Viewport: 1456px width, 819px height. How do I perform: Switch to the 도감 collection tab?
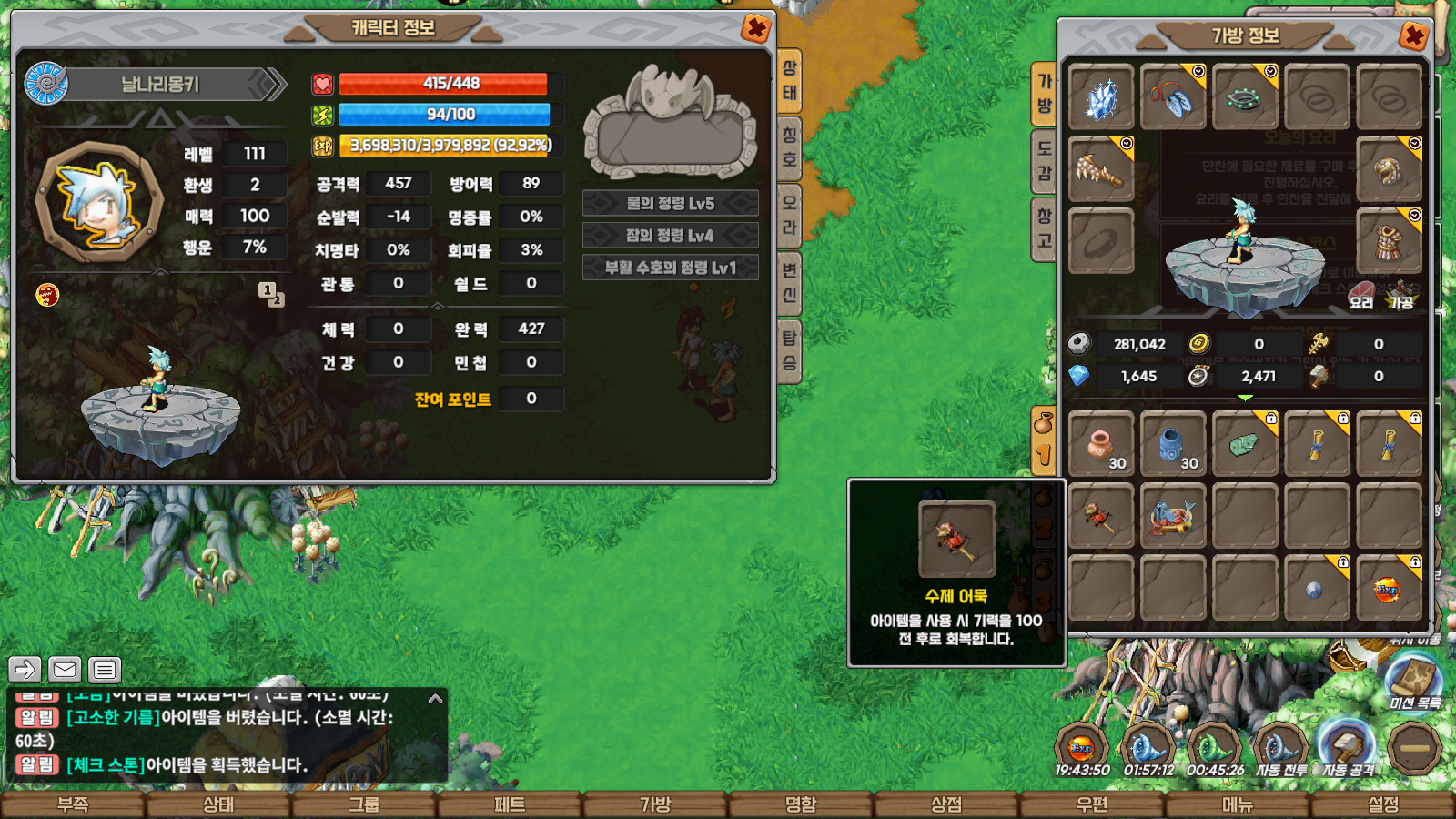click(1044, 160)
